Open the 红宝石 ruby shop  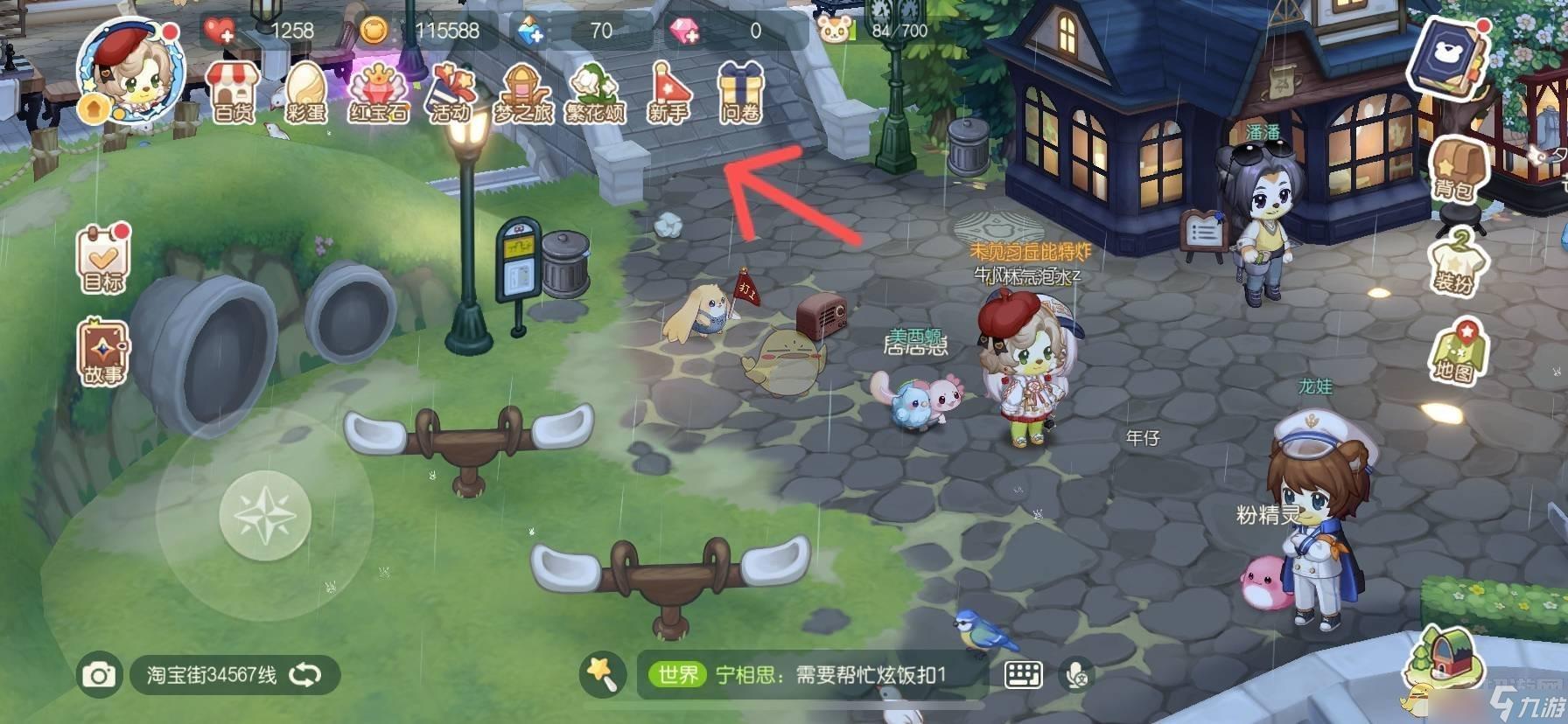(x=378, y=91)
